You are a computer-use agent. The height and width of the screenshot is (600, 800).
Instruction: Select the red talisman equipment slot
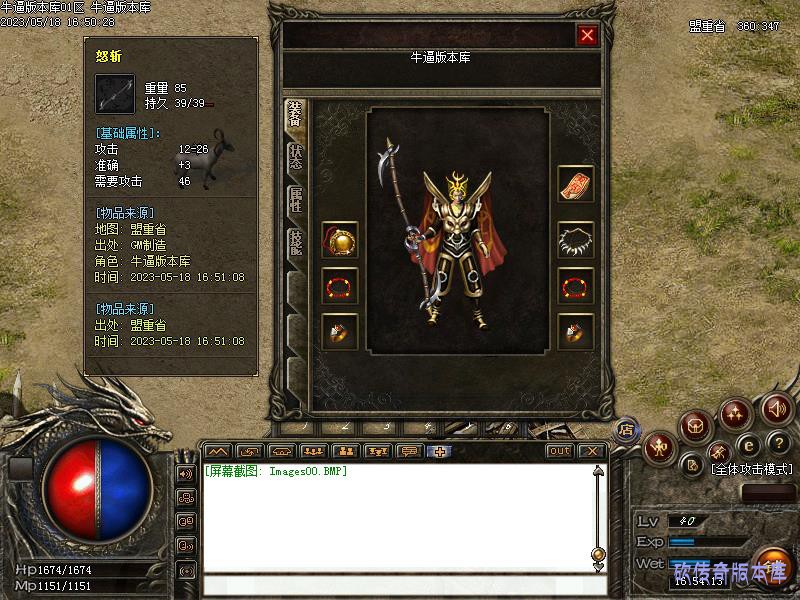pyautogui.click(x=575, y=184)
